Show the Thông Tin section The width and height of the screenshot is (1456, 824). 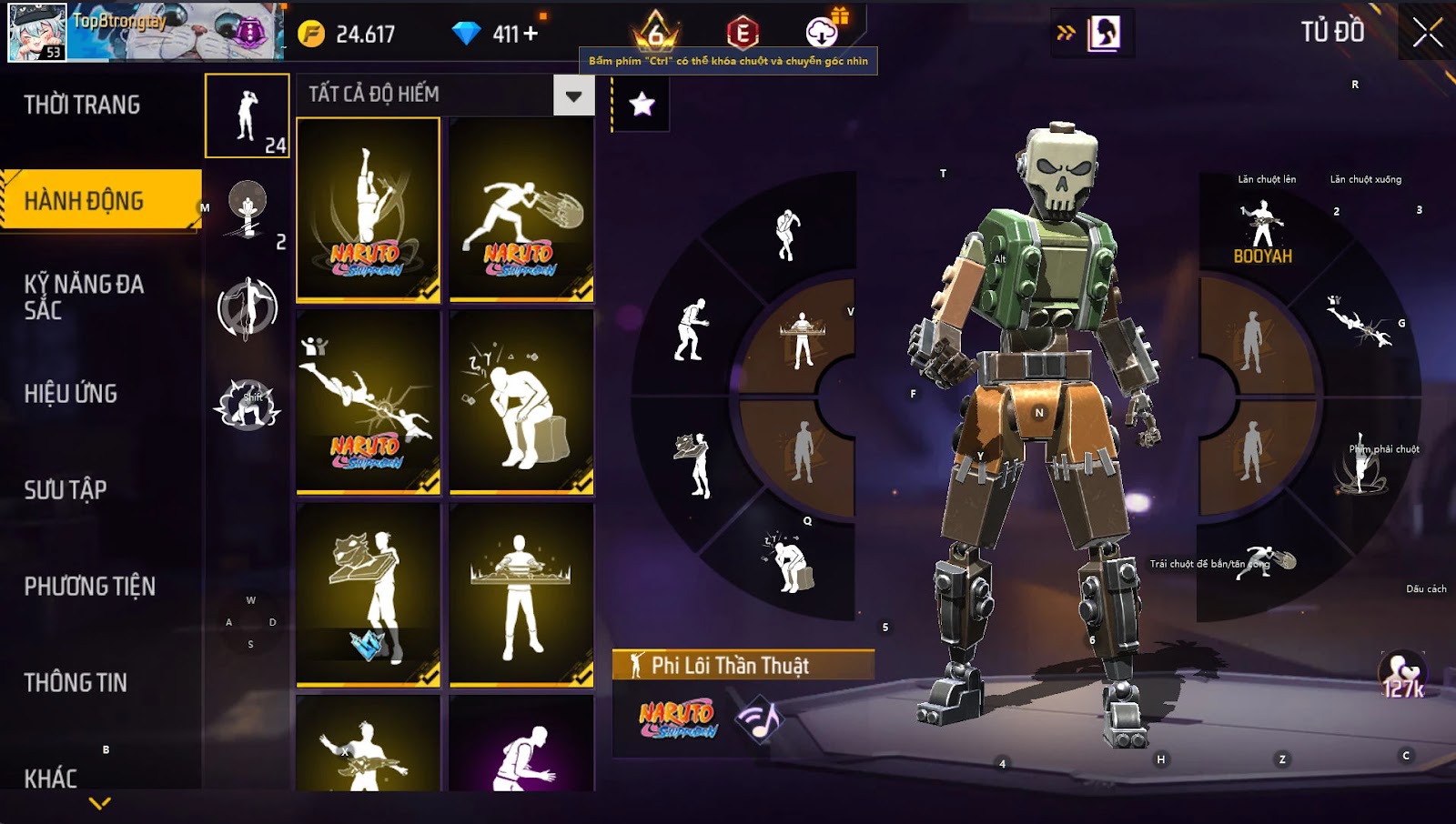pos(76,683)
